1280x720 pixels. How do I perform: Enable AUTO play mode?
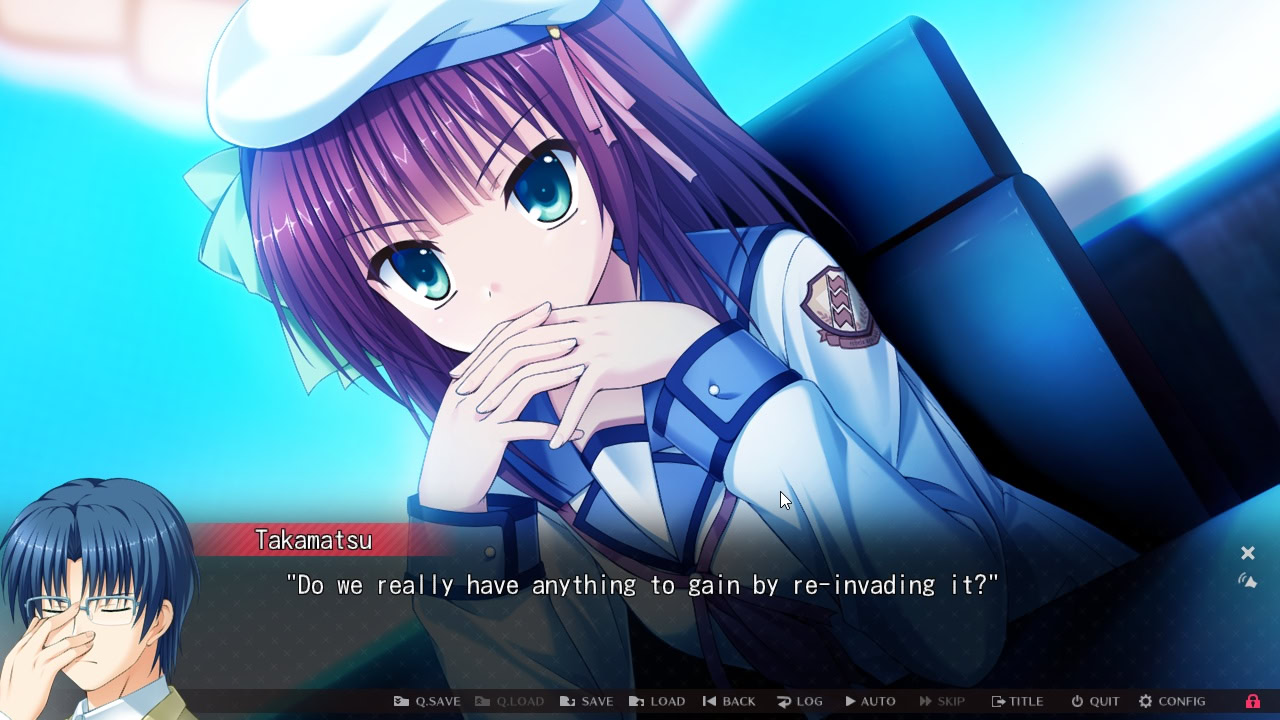coord(871,701)
